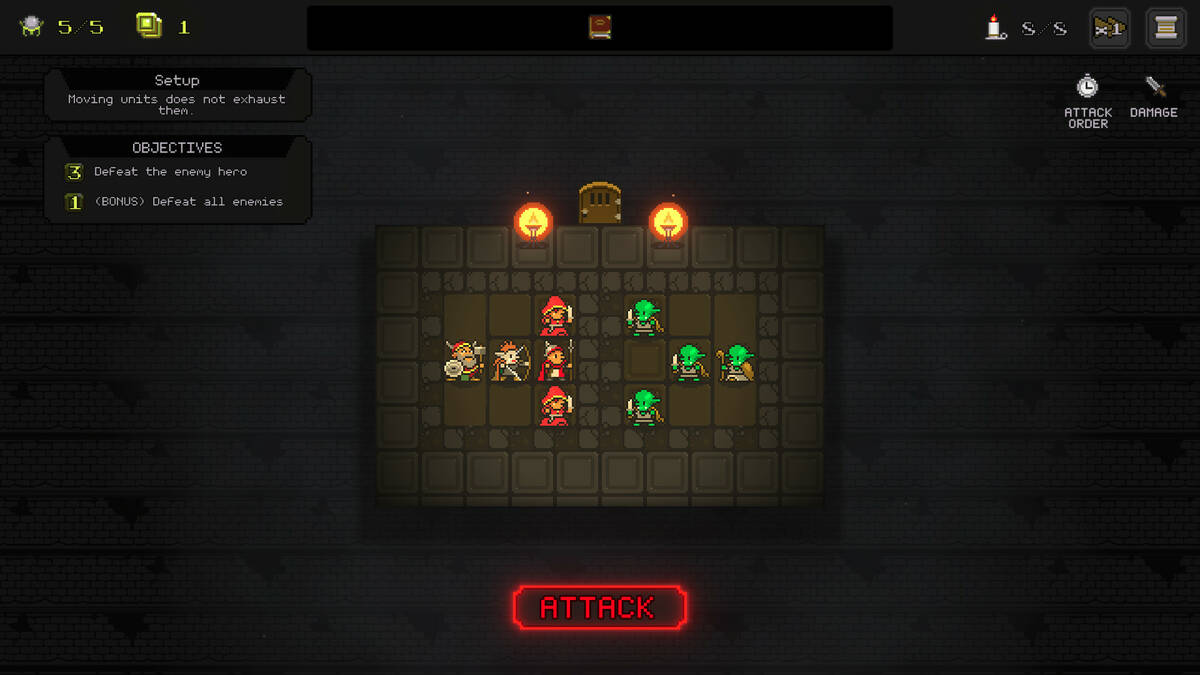Open the brown book in the top bar
Image resolution: width=1200 pixels, height=675 pixels.
coord(600,27)
